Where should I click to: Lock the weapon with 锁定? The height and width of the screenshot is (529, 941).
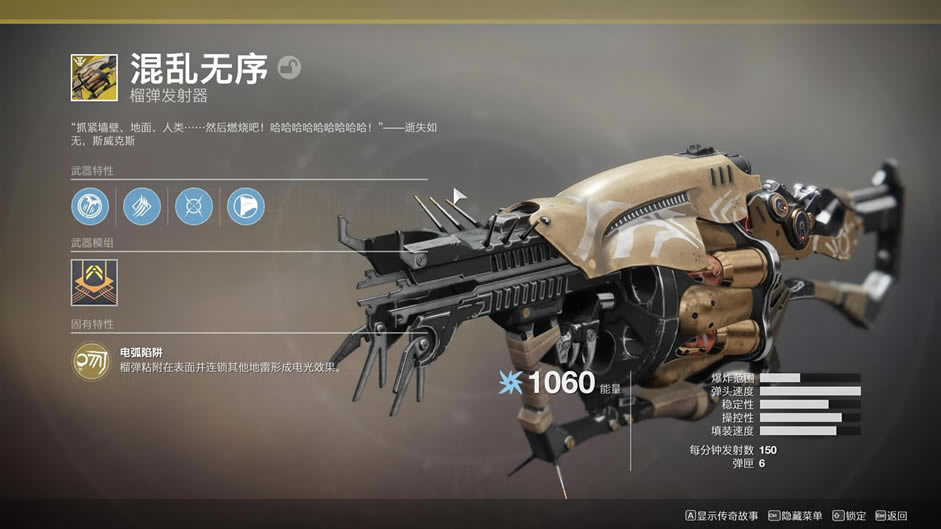[x=849, y=515]
